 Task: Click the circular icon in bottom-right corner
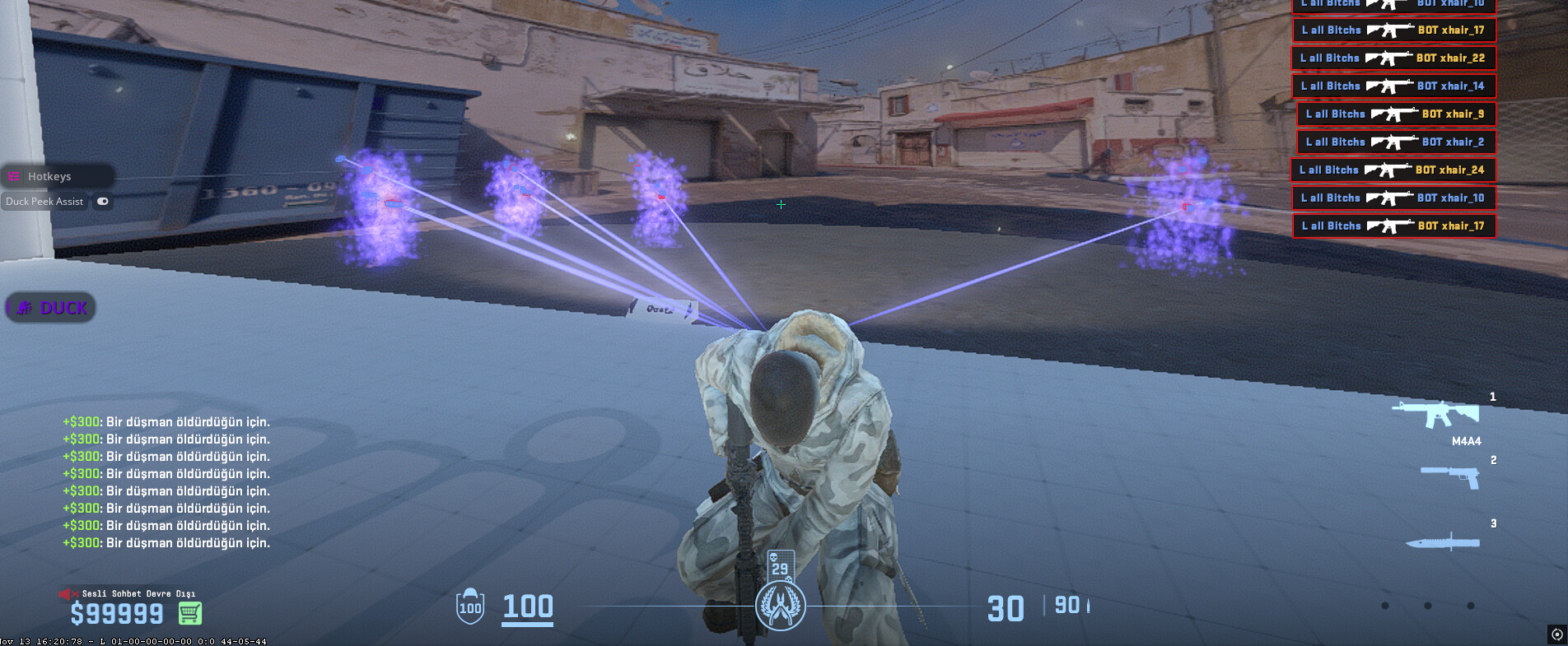click(x=1556, y=634)
